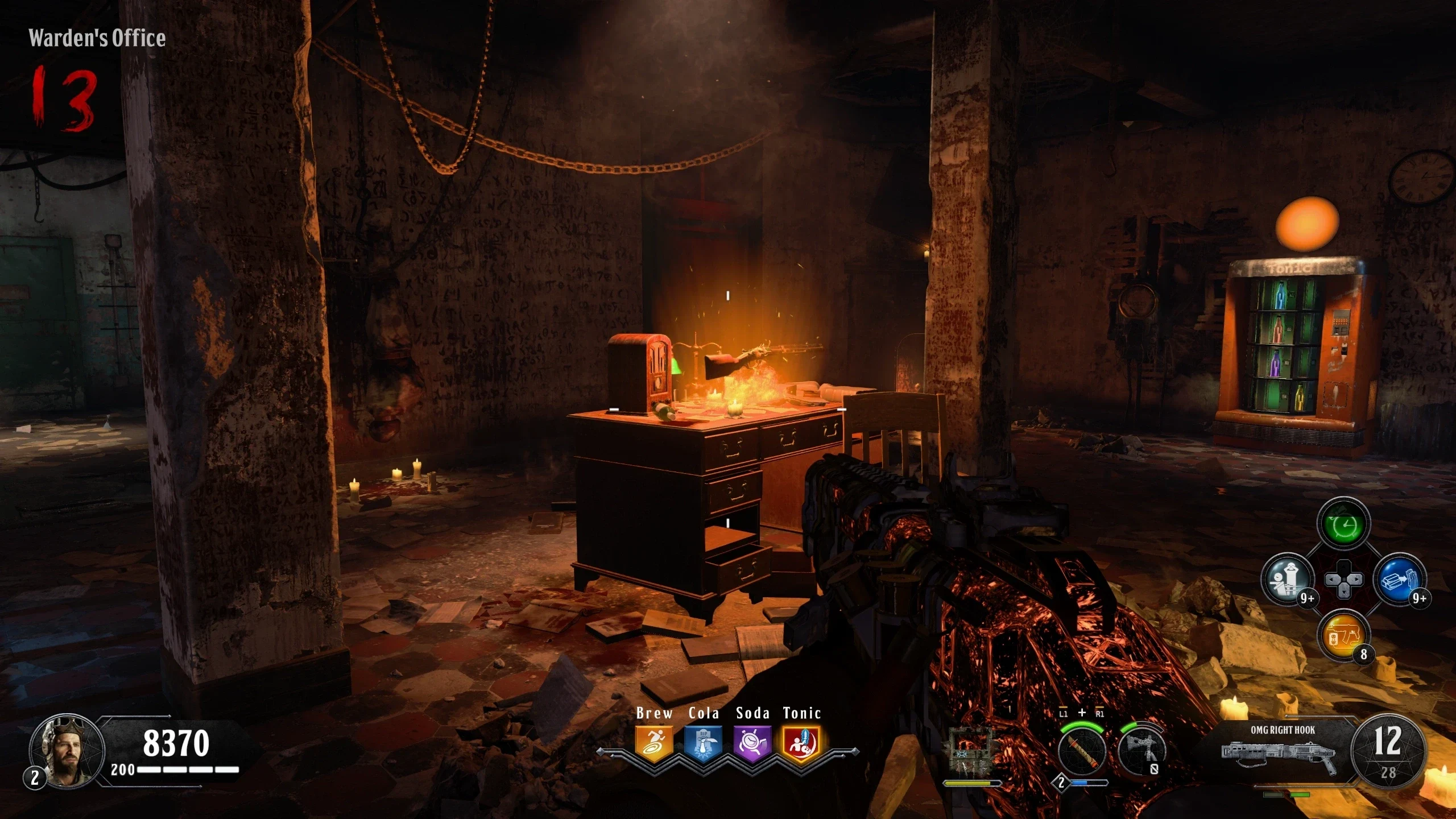Screen dimensions: 1456x819
Task: Select the orange Brew perk icon
Action: tap(654, 743)
